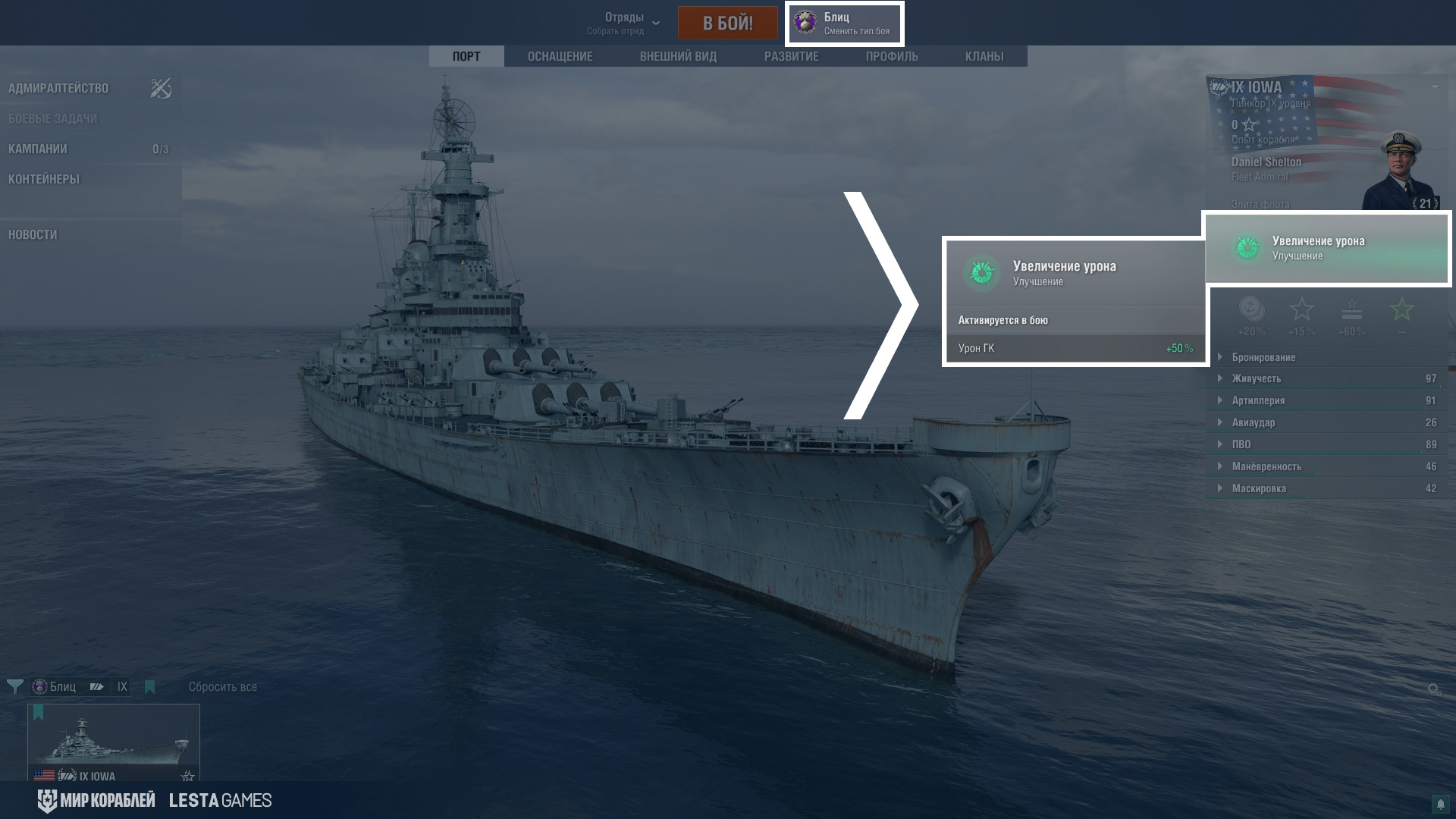
Task: Click the Увеличение урона upgrade banner
Action: click(1326, 248)
